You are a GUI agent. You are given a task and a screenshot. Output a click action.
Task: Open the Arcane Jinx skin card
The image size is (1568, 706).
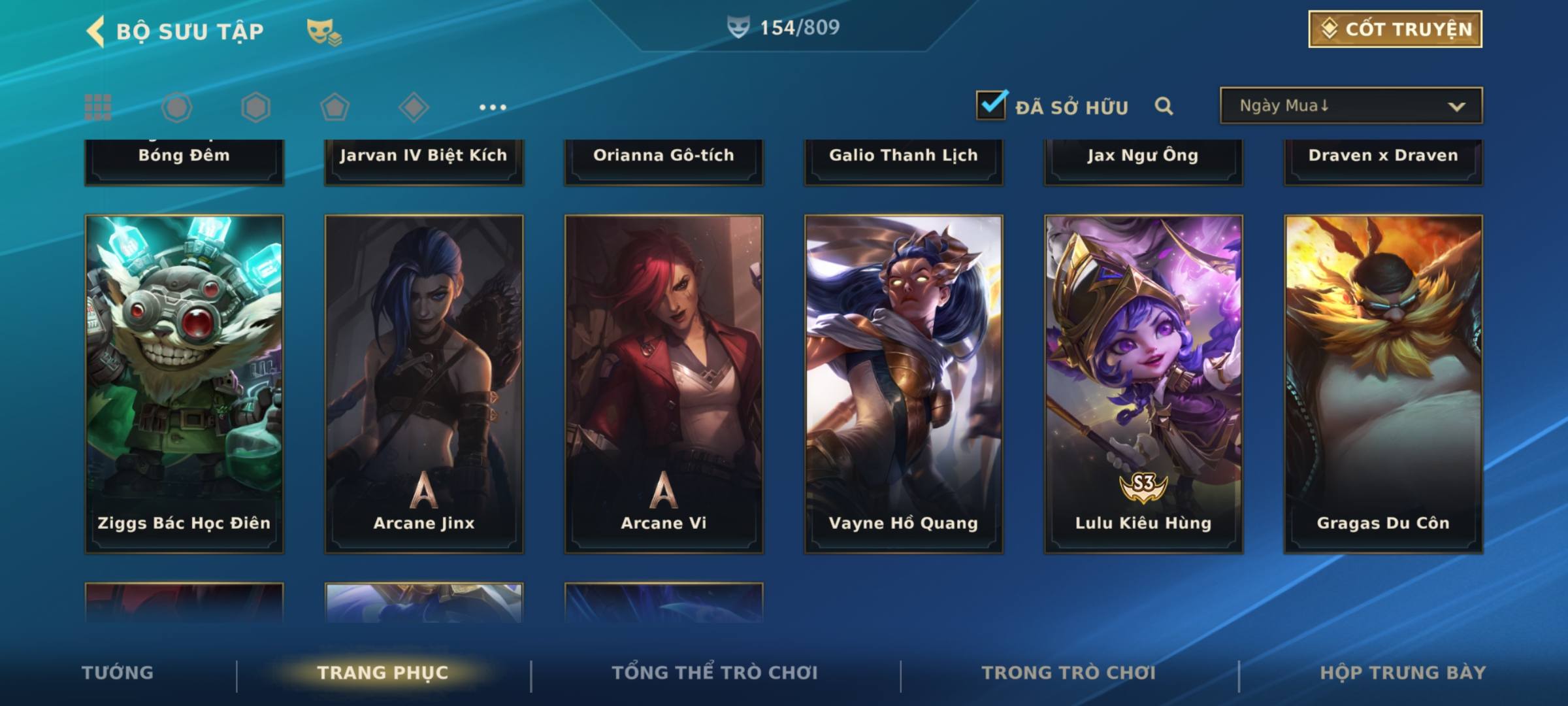424,384
